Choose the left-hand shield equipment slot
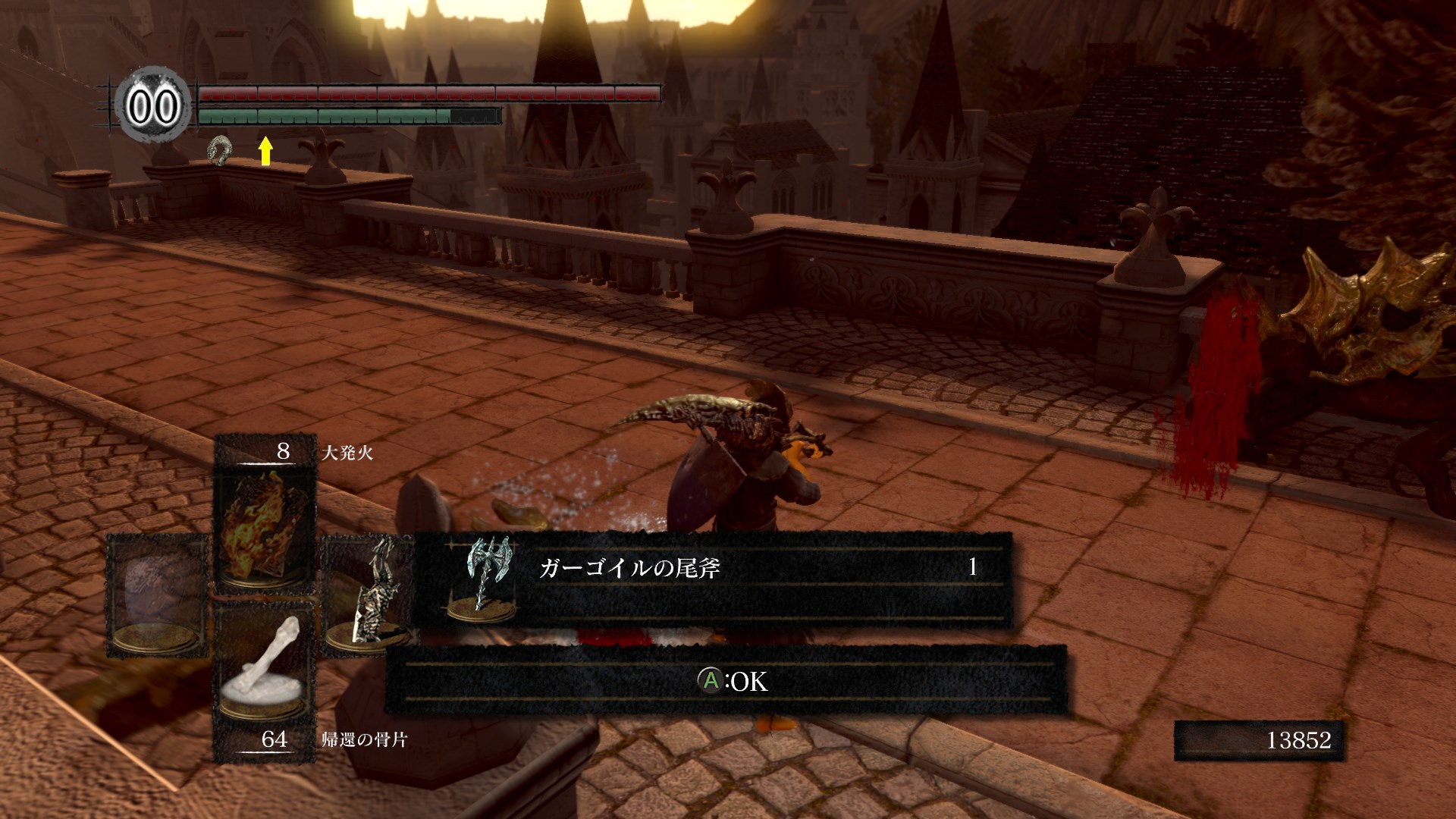Viewport: 1456px width, 819px height. tap(157, 595)
